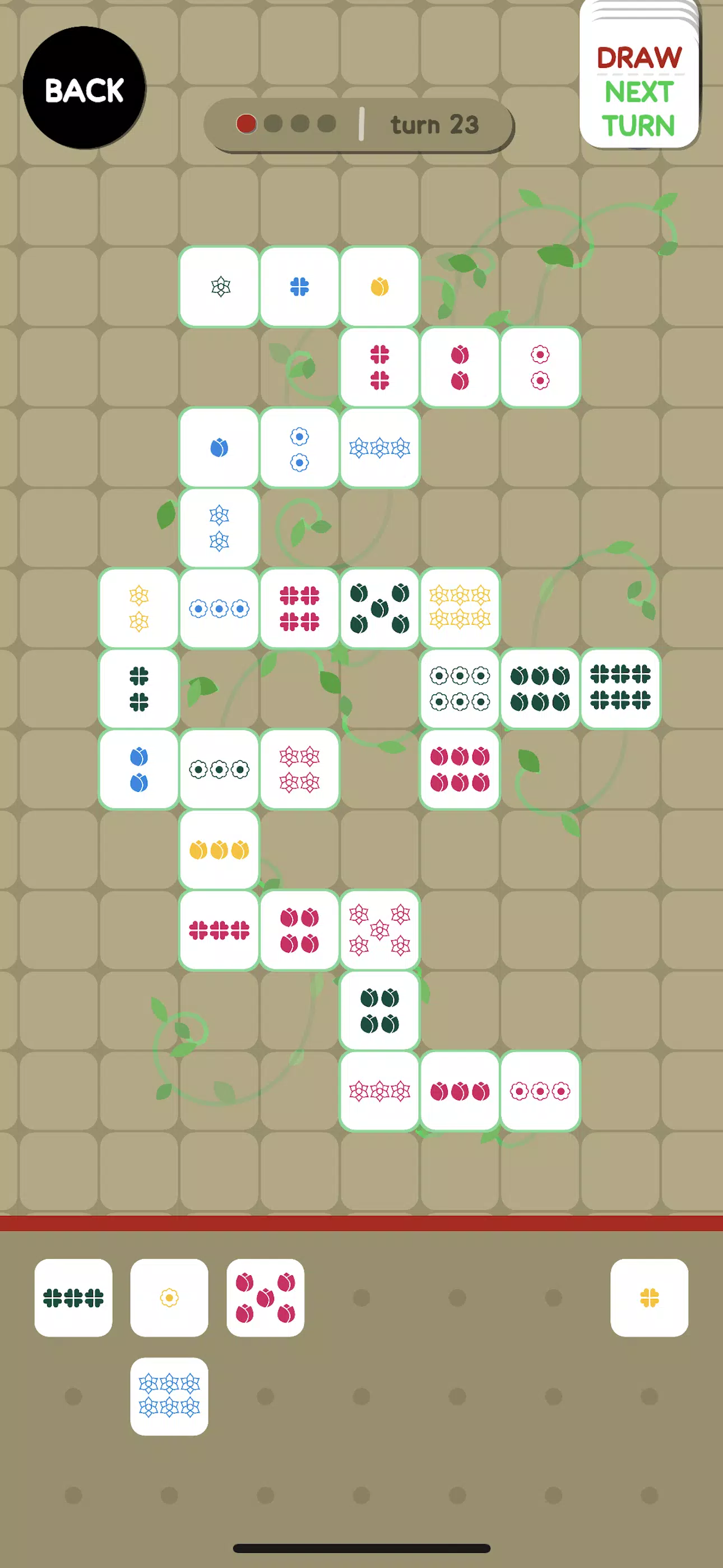Select the red dot on the turn indicator
The width and height of the screenshot is (723, 1568).
[247, 124]
